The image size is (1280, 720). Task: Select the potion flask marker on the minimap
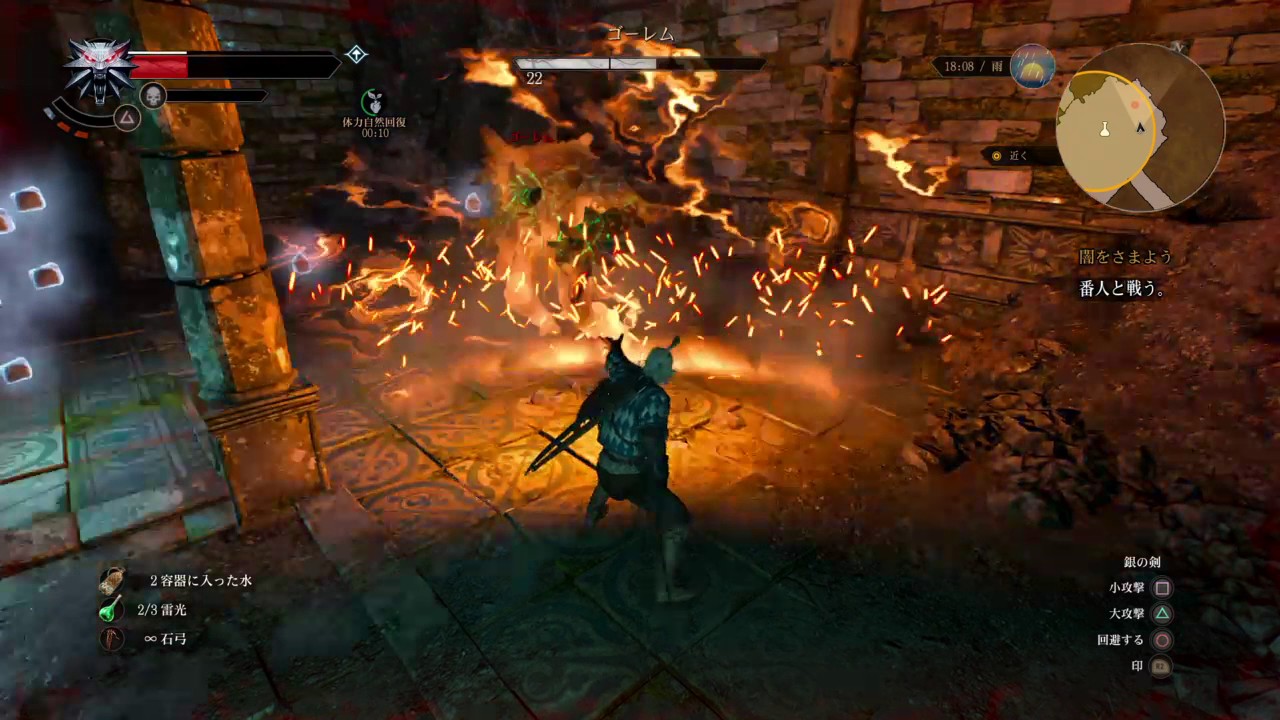click(1106, 129)
